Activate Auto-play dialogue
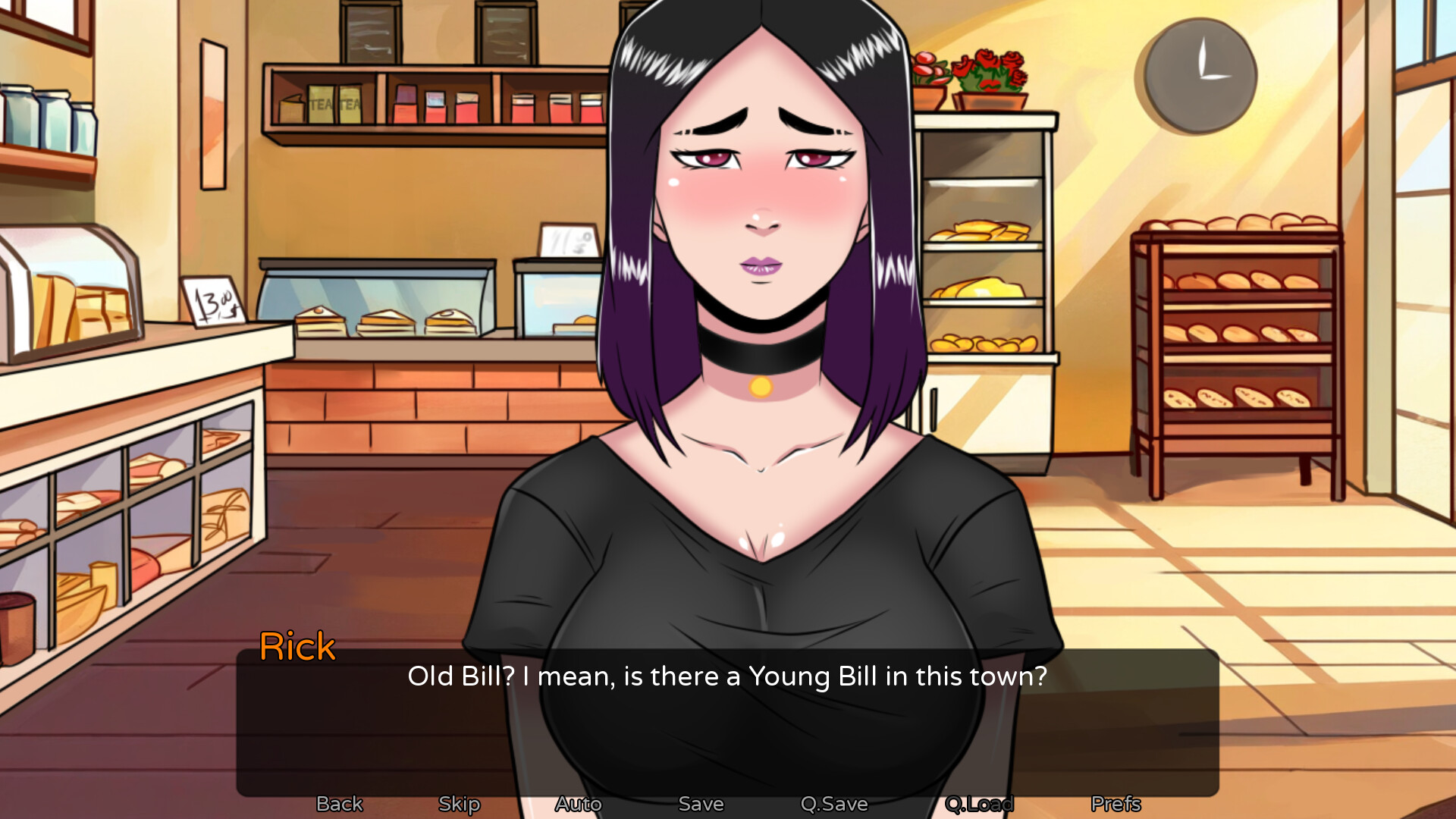The height and width of the screenshot is (819, 1456). pyautogui.click(x=579, y=803)
